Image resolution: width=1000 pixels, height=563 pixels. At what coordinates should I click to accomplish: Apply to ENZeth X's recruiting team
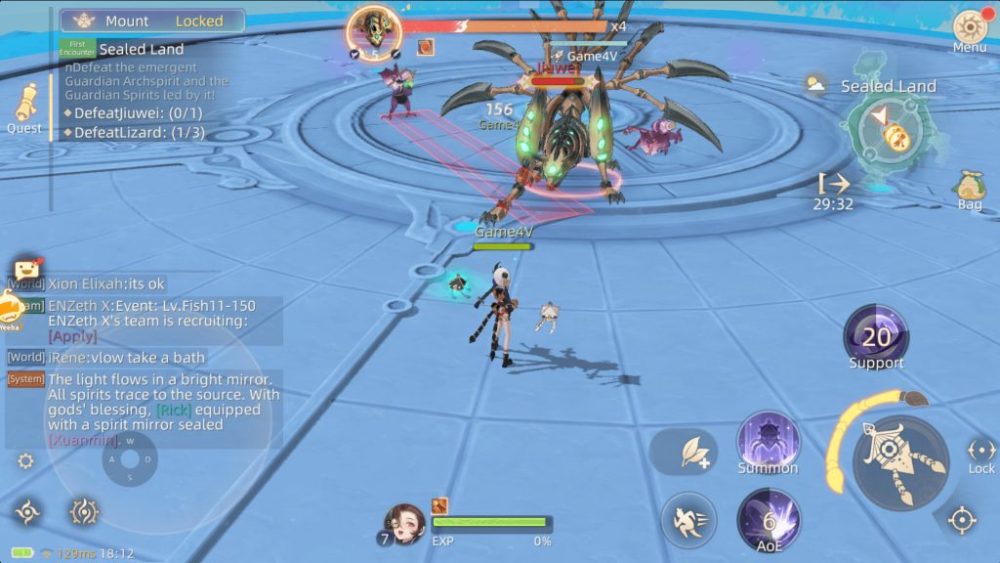pyautogui.click(x=73, y=336)
